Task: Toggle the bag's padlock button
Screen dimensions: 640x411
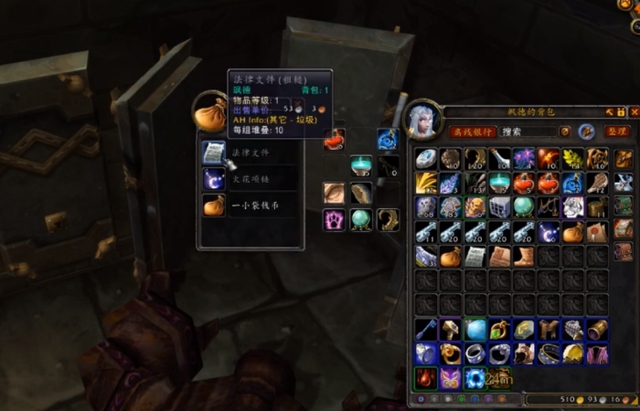Action: (x=620, y=111)
